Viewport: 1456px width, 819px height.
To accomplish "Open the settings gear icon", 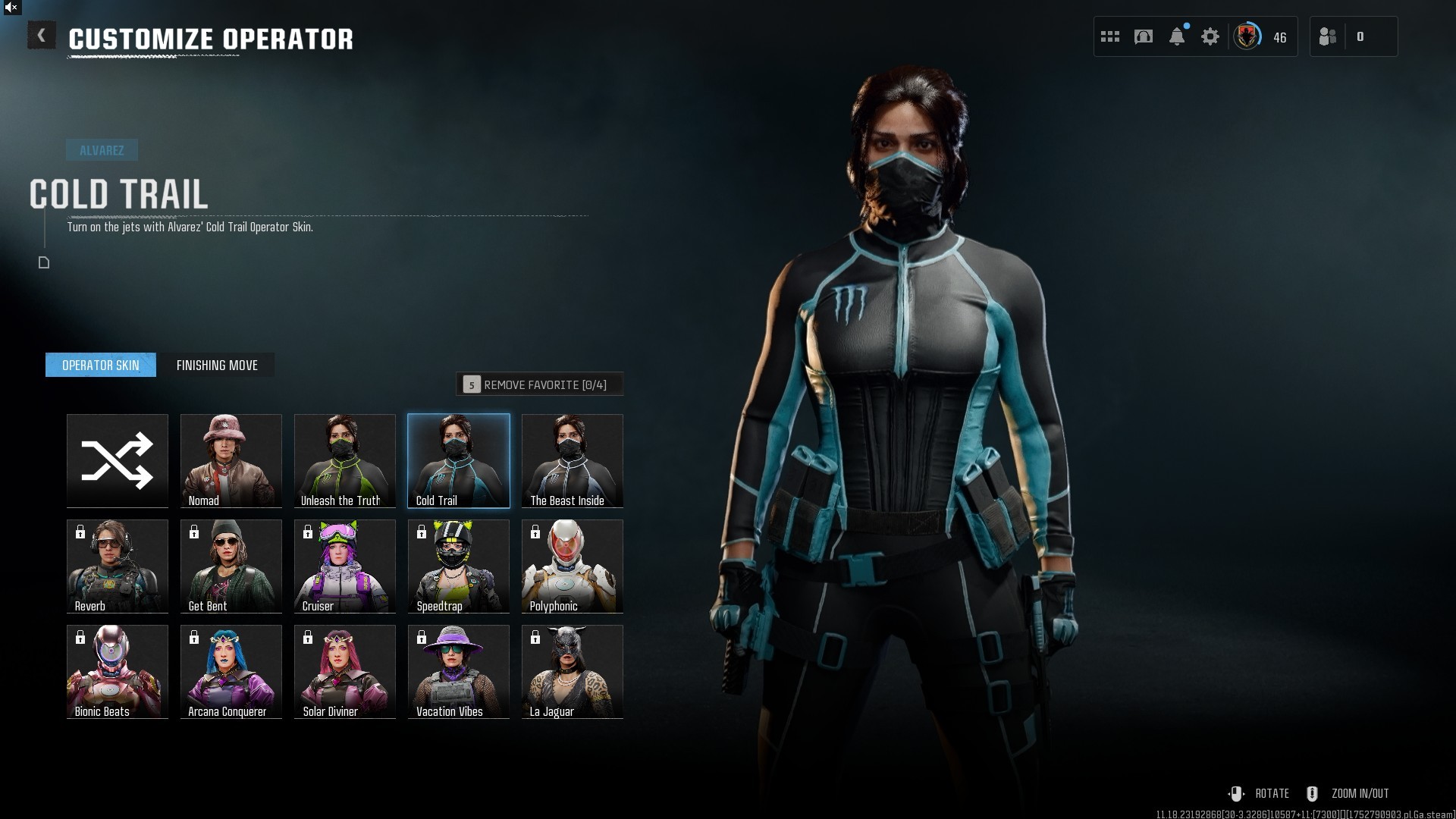I will pos(1210,36).
